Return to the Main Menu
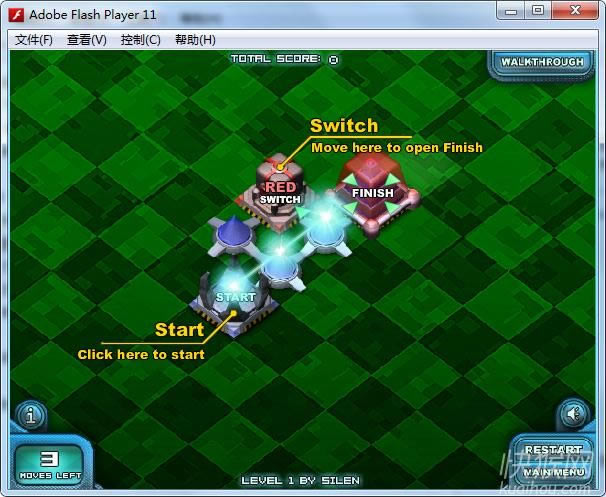The width and height of the screenshot is (606, 497). pyautogui.click(x=553, y=472)
